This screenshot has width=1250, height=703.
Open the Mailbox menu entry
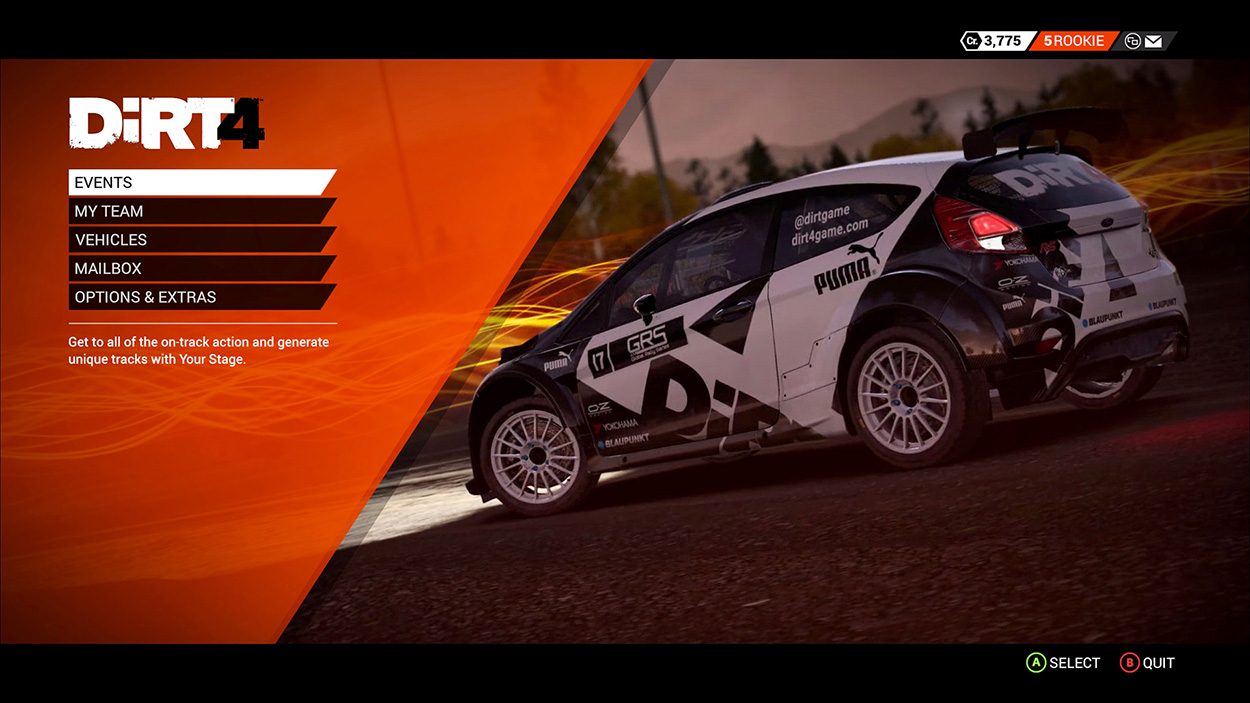[200, 269]
